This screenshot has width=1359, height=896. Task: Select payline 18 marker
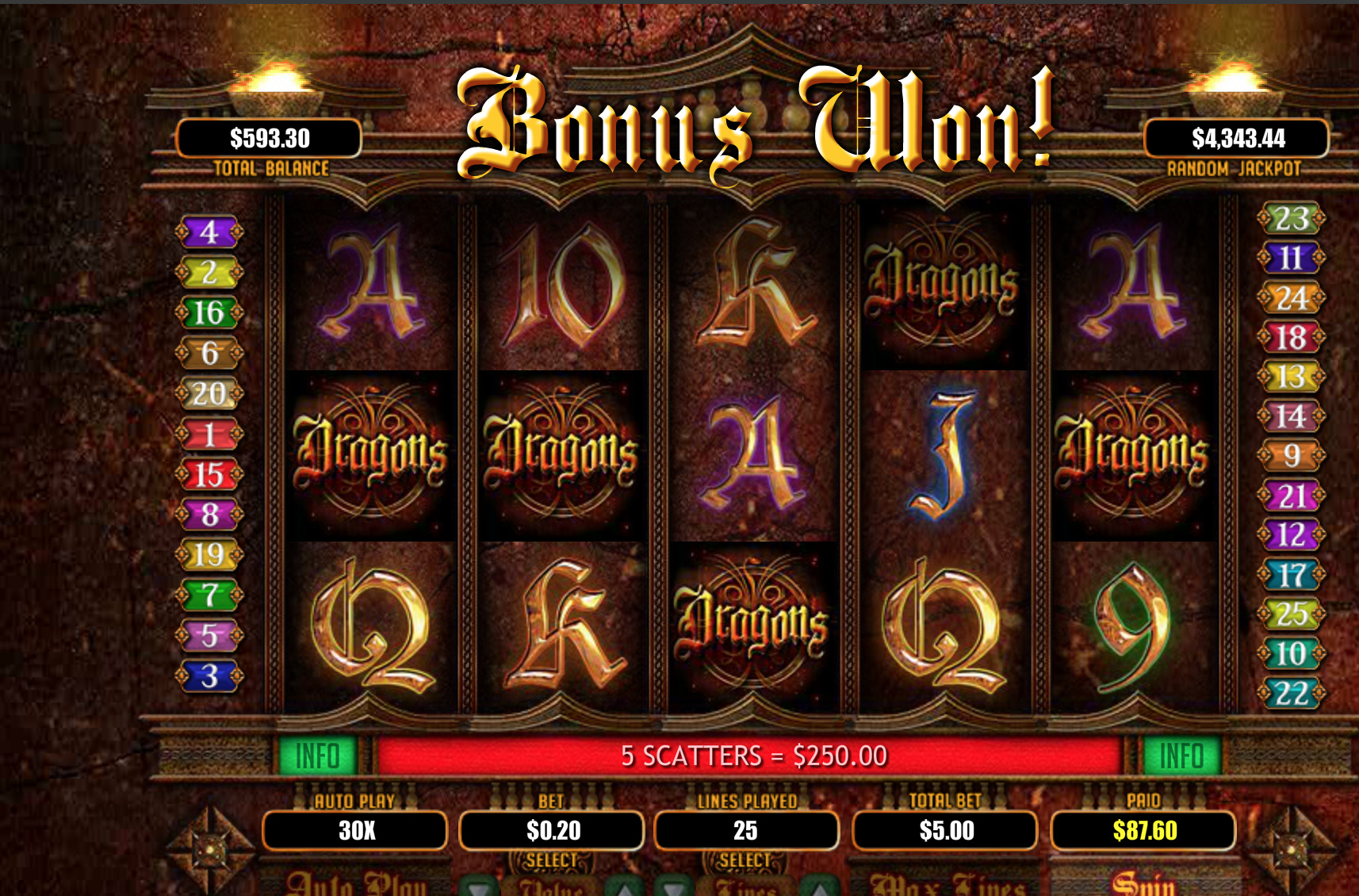tap(1292, 338)
